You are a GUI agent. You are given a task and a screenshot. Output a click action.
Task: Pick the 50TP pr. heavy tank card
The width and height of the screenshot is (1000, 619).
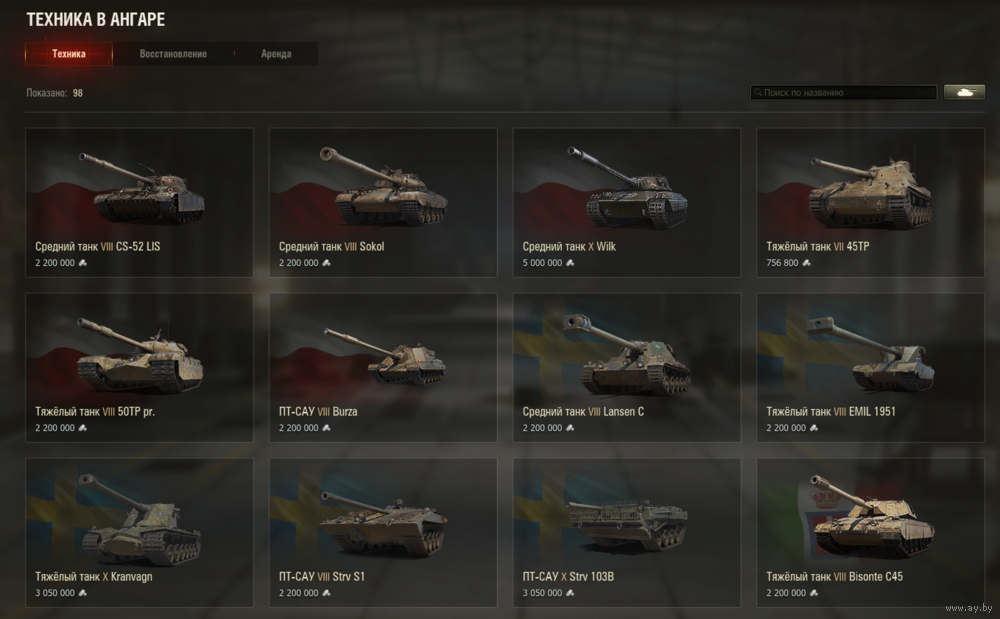point(139,367)
